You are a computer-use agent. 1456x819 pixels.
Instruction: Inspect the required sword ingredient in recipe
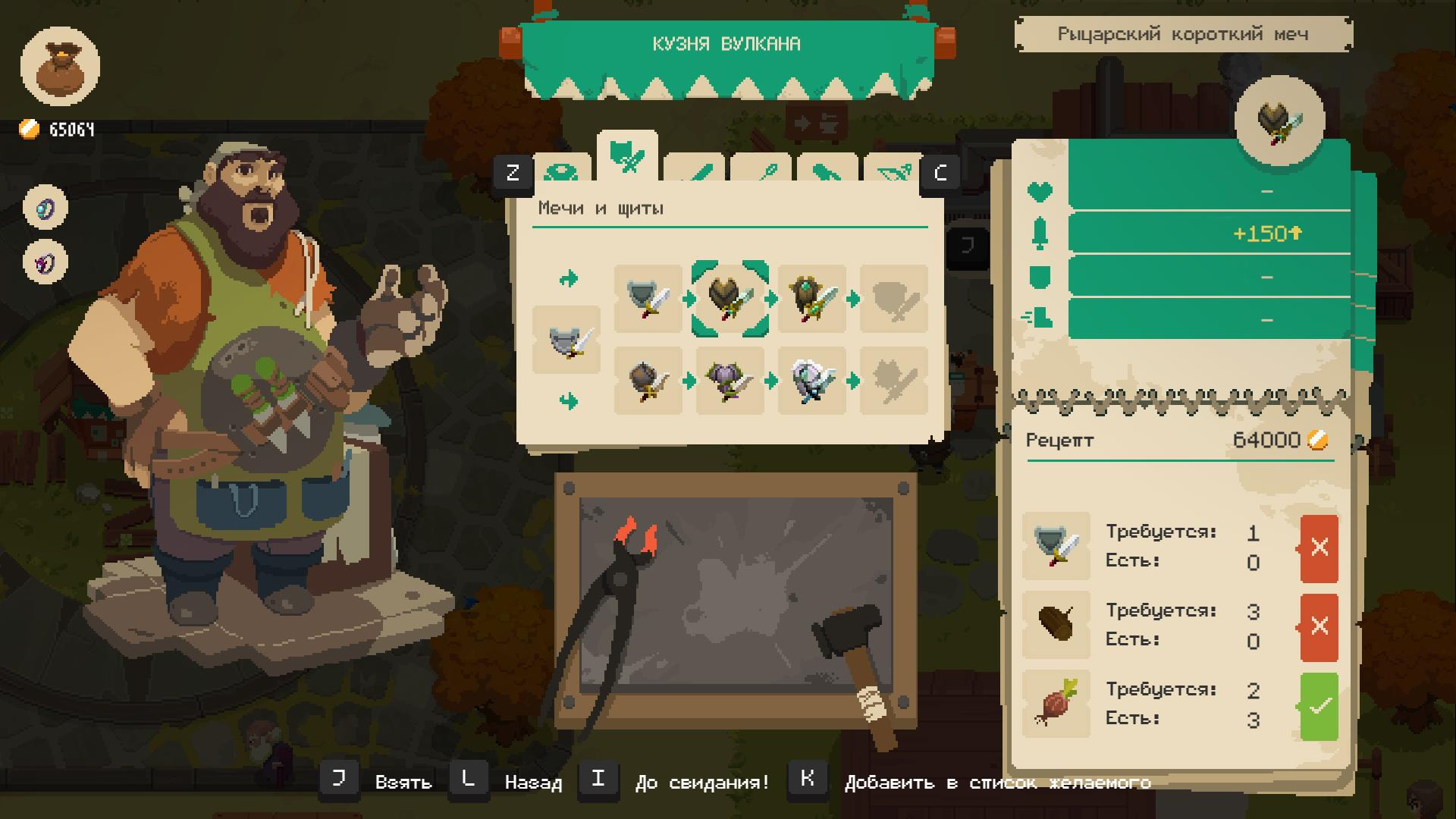click(x=1056, y=546)
